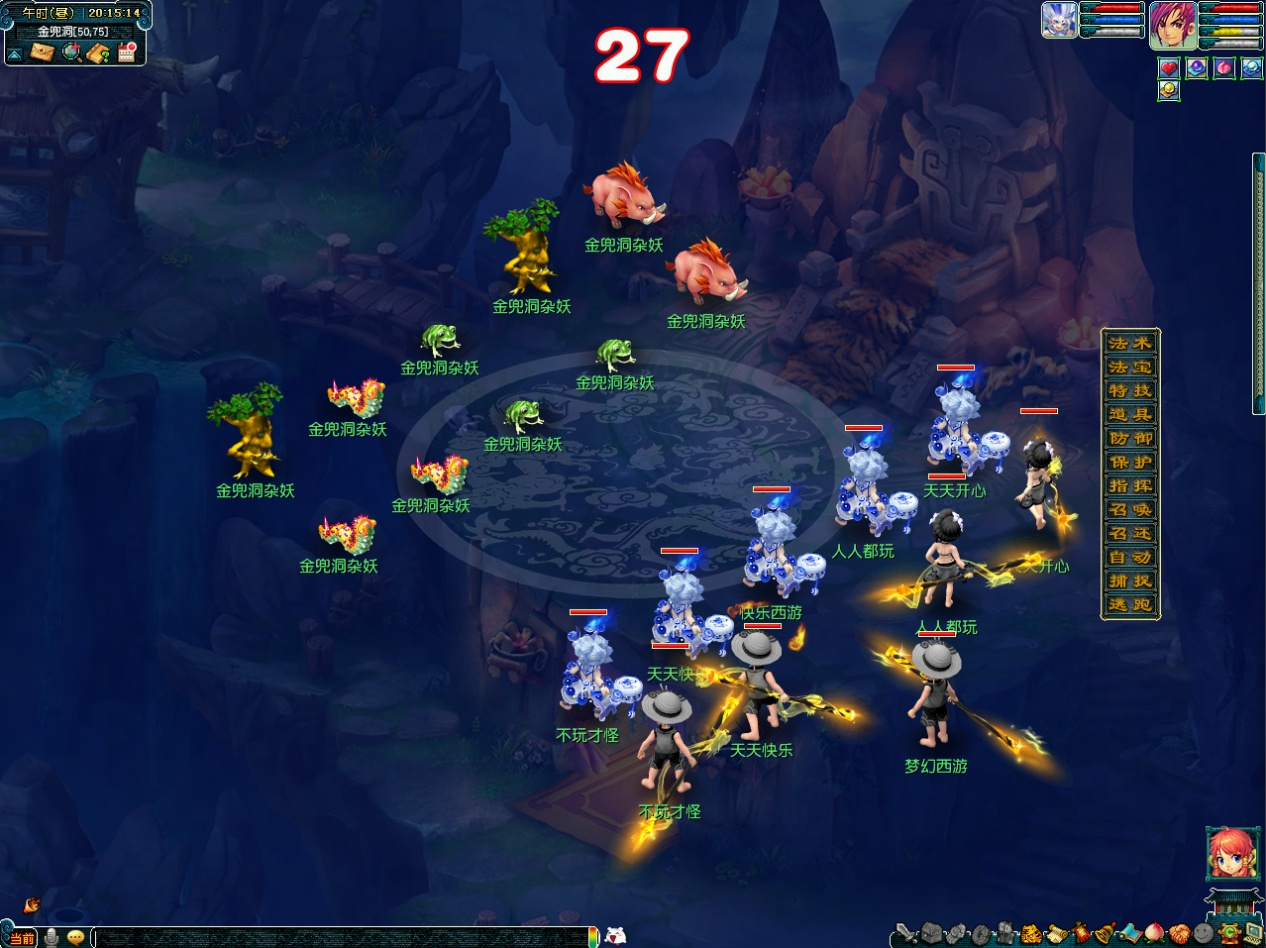Click the white-haired pet portrait

pyautogui.click(x=1059, y=20)
